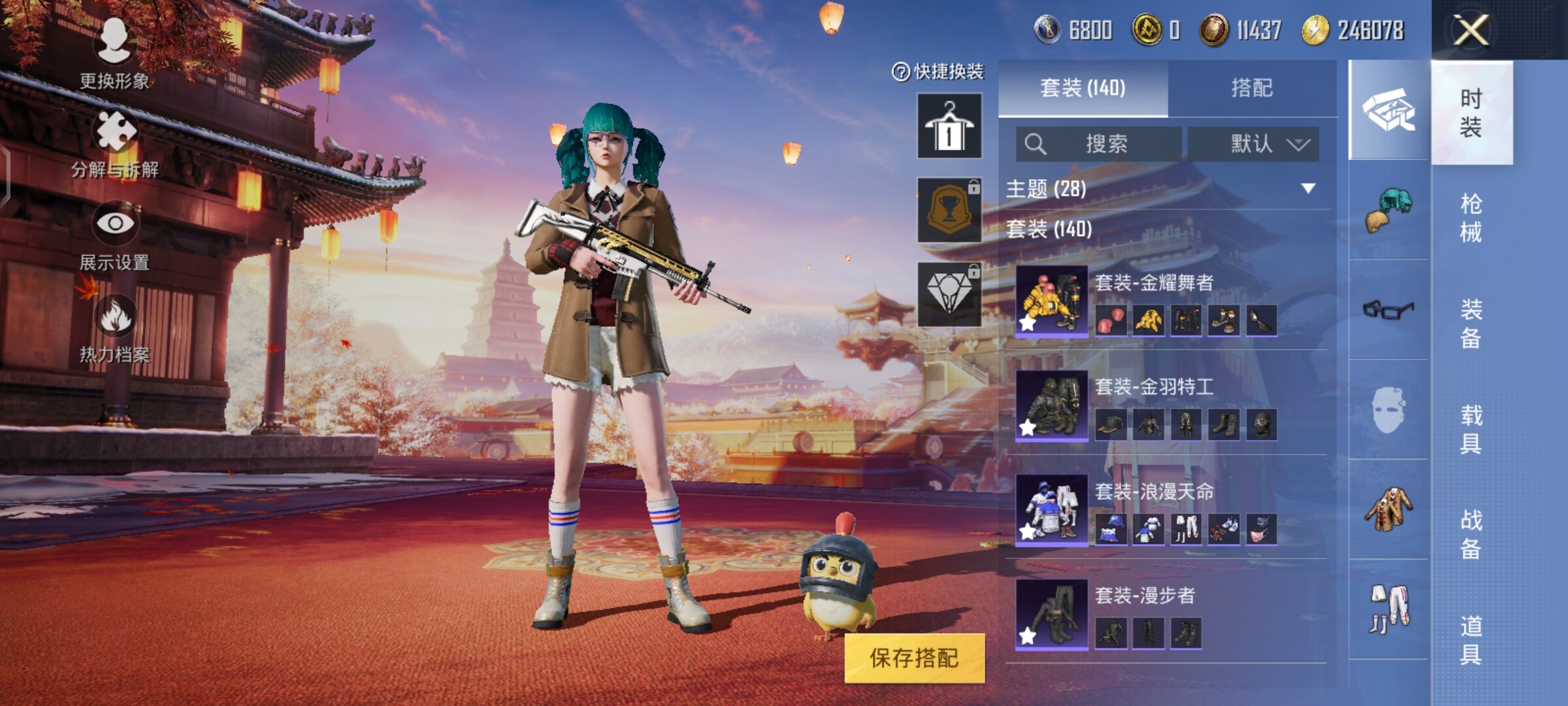Select quick outfit hanger slot 1
The height and width of the screenshot is (706, 1568).
[x=949, y=126]
